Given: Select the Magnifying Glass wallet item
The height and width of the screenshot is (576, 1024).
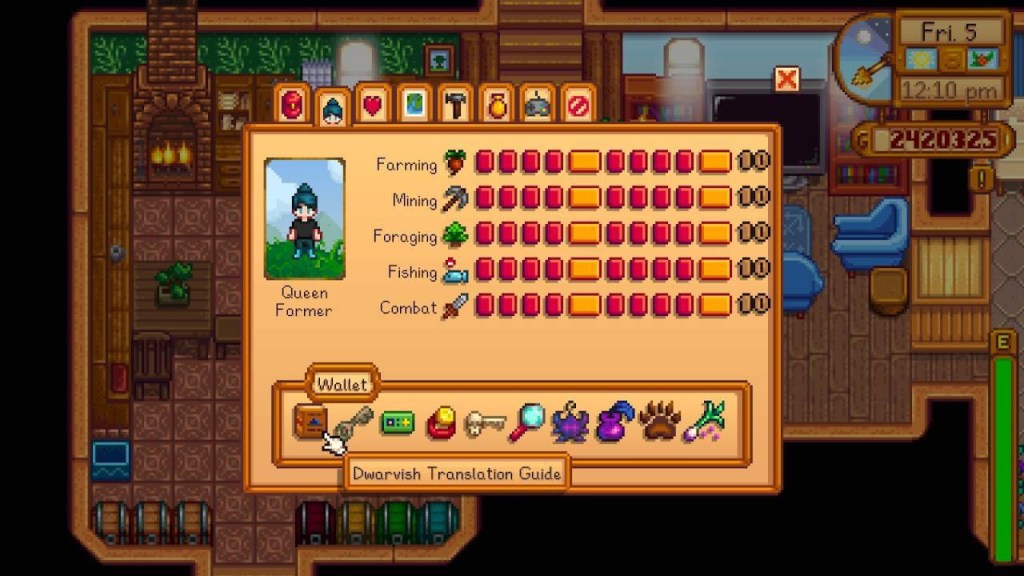Looking at the screenshot, I should pos(527,423).
